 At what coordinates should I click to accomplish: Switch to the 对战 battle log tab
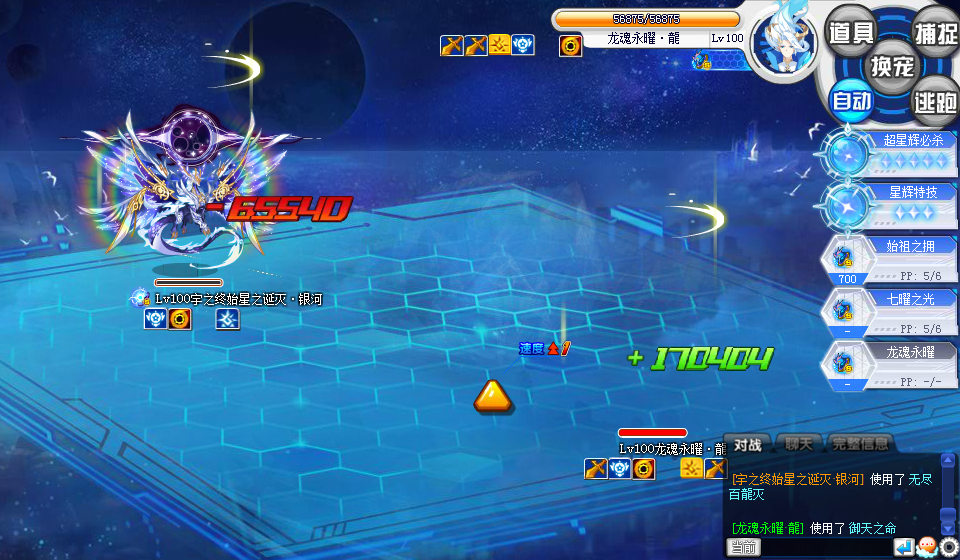tap(748, 444)
